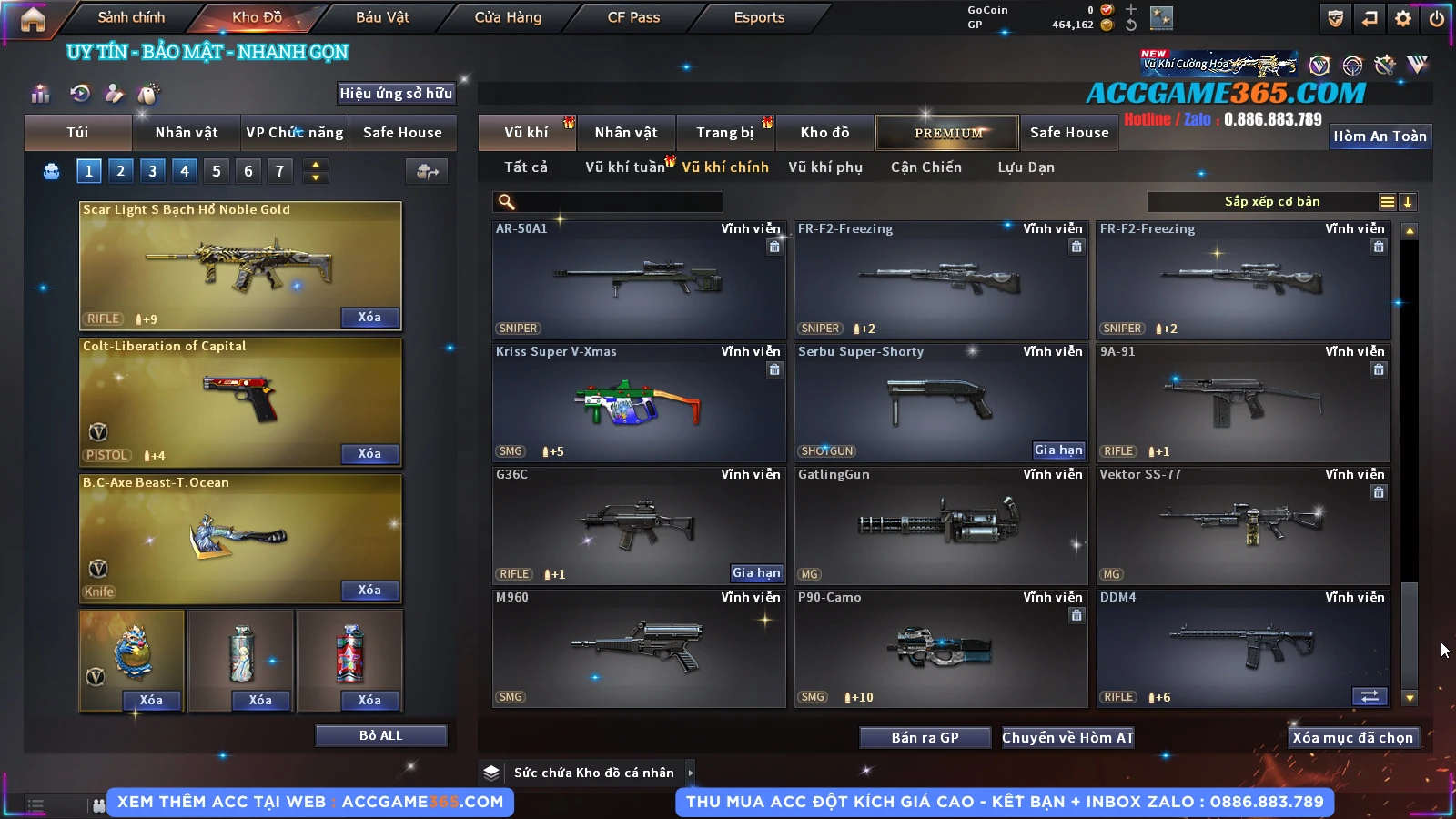Show the Cận Chiến melee category
Screen dimensions: 1456x819
click(x=925, y=167)
